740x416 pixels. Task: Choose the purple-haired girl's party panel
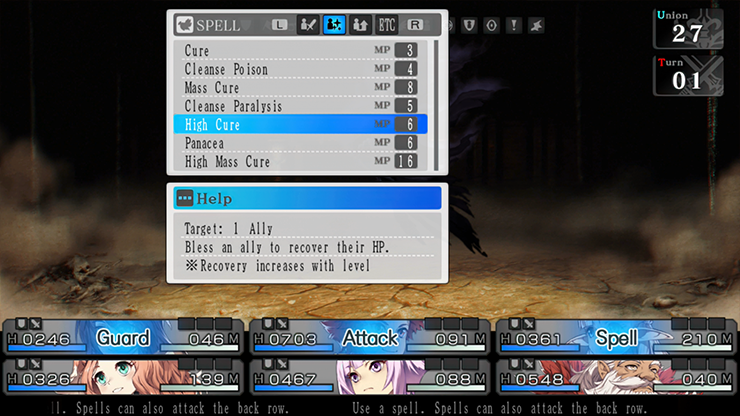pos(369,381)
